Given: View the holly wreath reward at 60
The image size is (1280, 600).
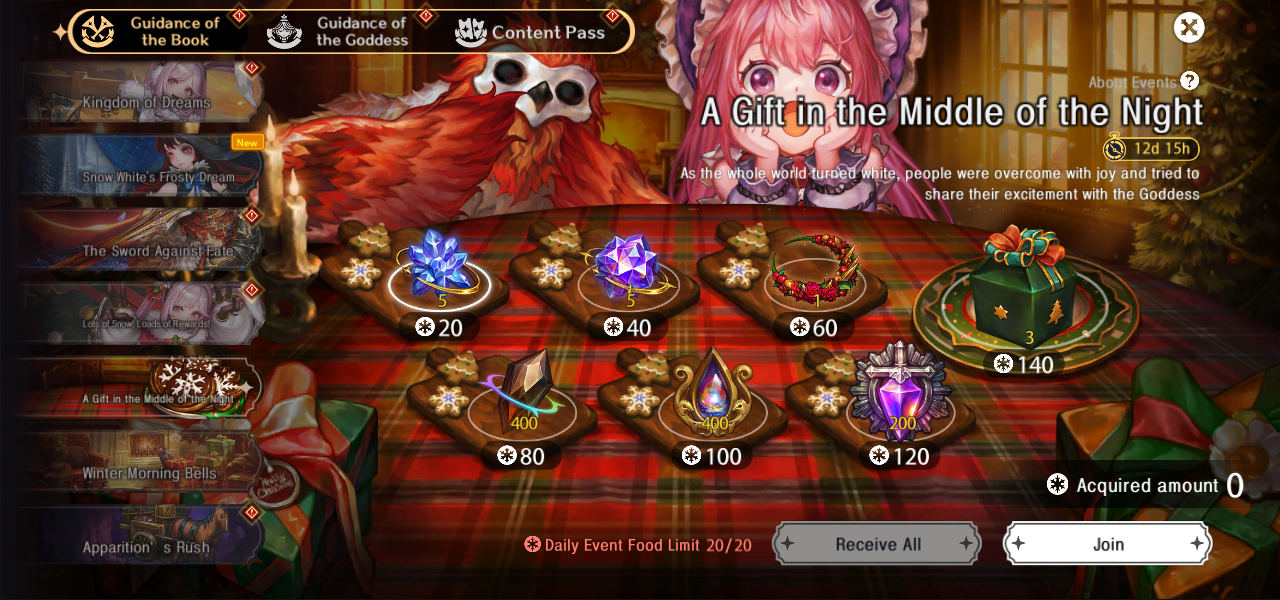Looking at the screenshot, I should pyautogui.click(x=815, y=270).
